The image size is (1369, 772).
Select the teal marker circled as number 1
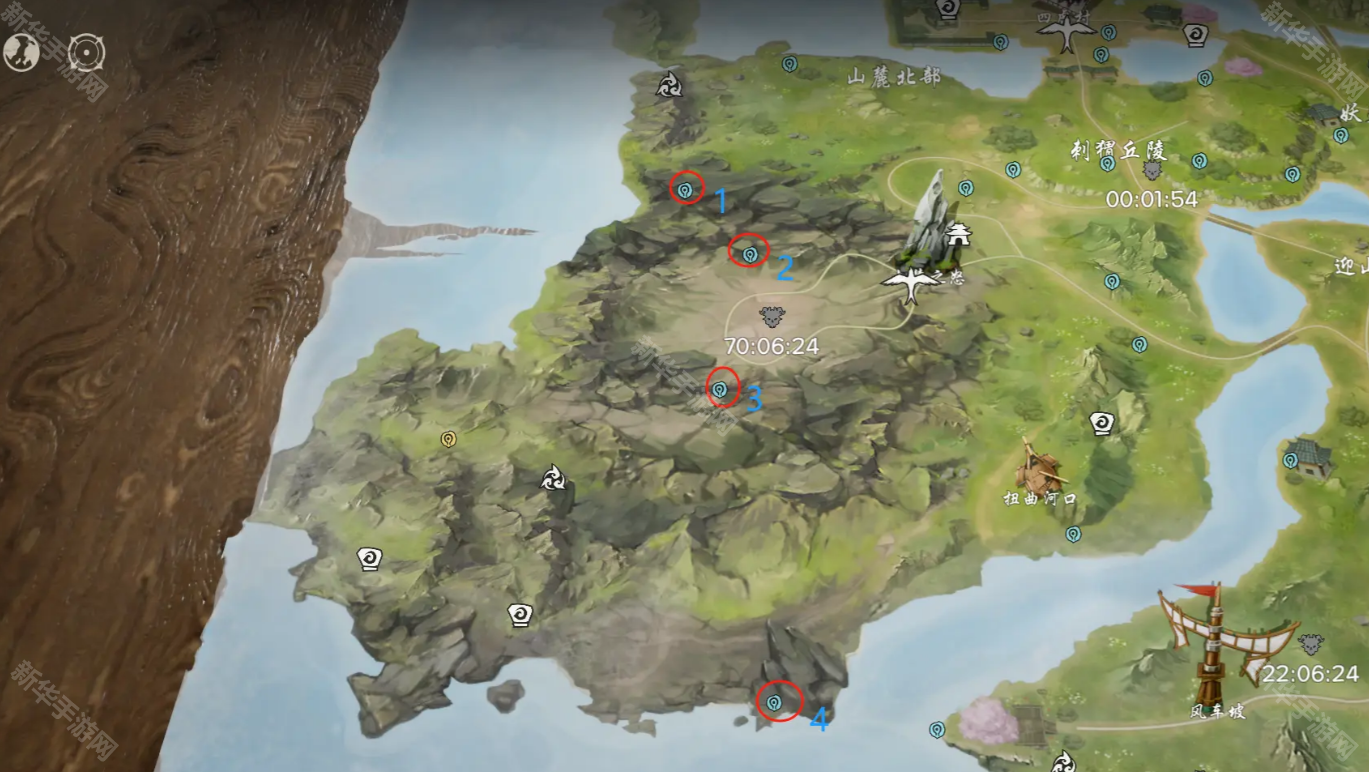[685, 188]
